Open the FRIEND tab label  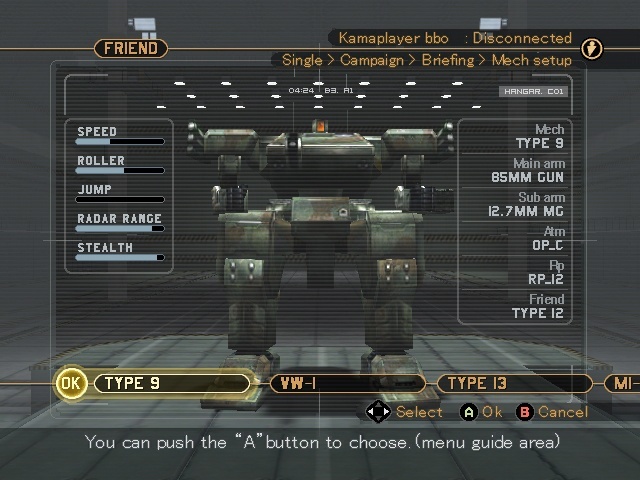(x=131, y=48)
